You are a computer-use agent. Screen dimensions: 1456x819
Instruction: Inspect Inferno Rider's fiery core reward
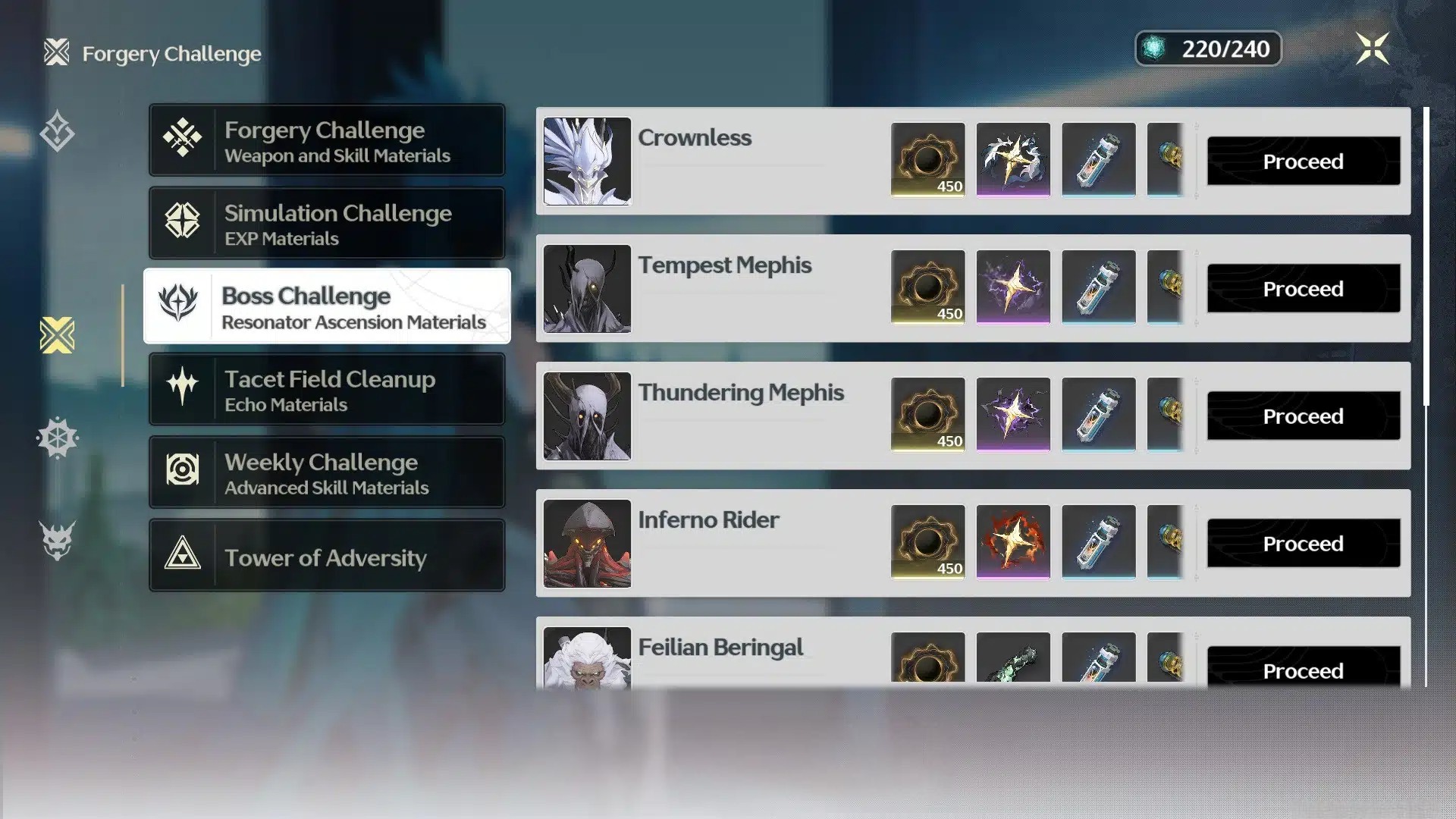[x=1013, y=542]
